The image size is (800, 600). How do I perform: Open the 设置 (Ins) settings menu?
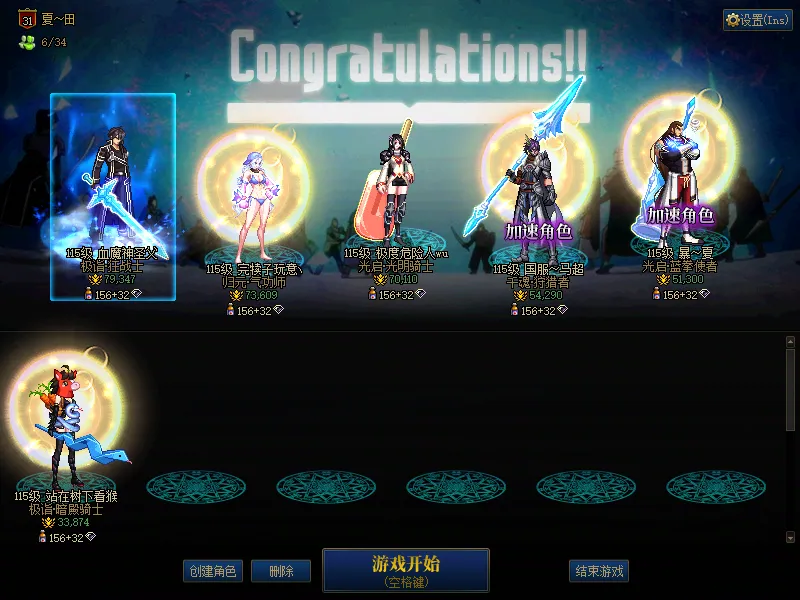coord(758,19)
